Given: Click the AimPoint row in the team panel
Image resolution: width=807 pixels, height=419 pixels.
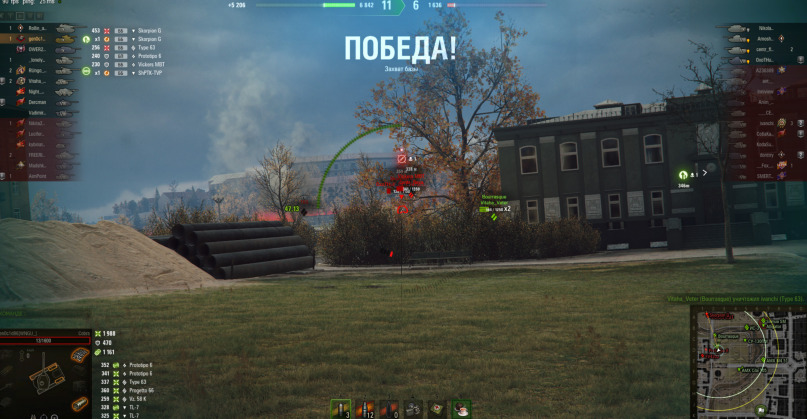Looking at the screenshot, I should 37,175.
